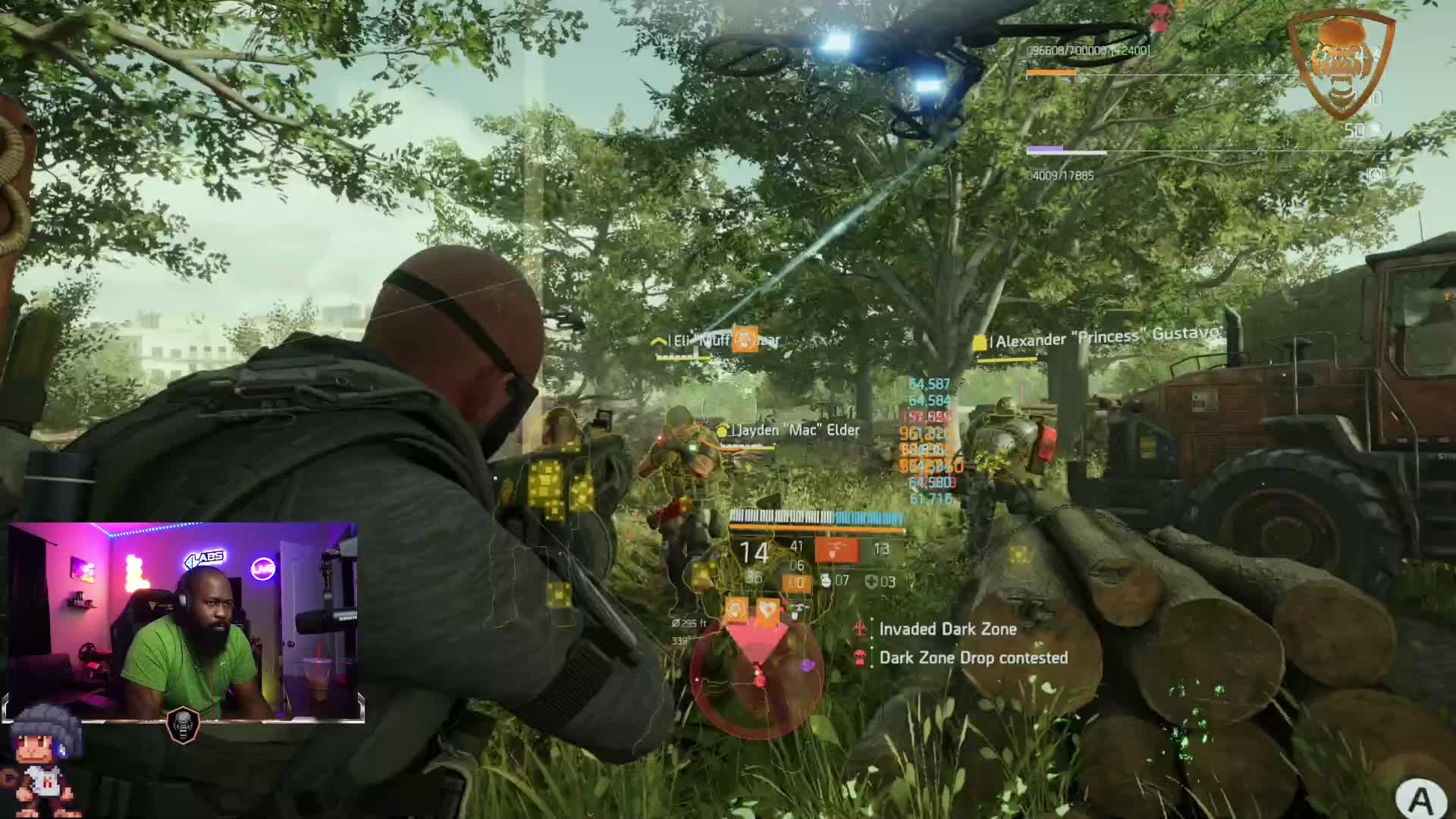The height and width of the screenshot is (819, 1456).
Task: Select the Dark Zone Drop contested objective
Action: (973, 657)
